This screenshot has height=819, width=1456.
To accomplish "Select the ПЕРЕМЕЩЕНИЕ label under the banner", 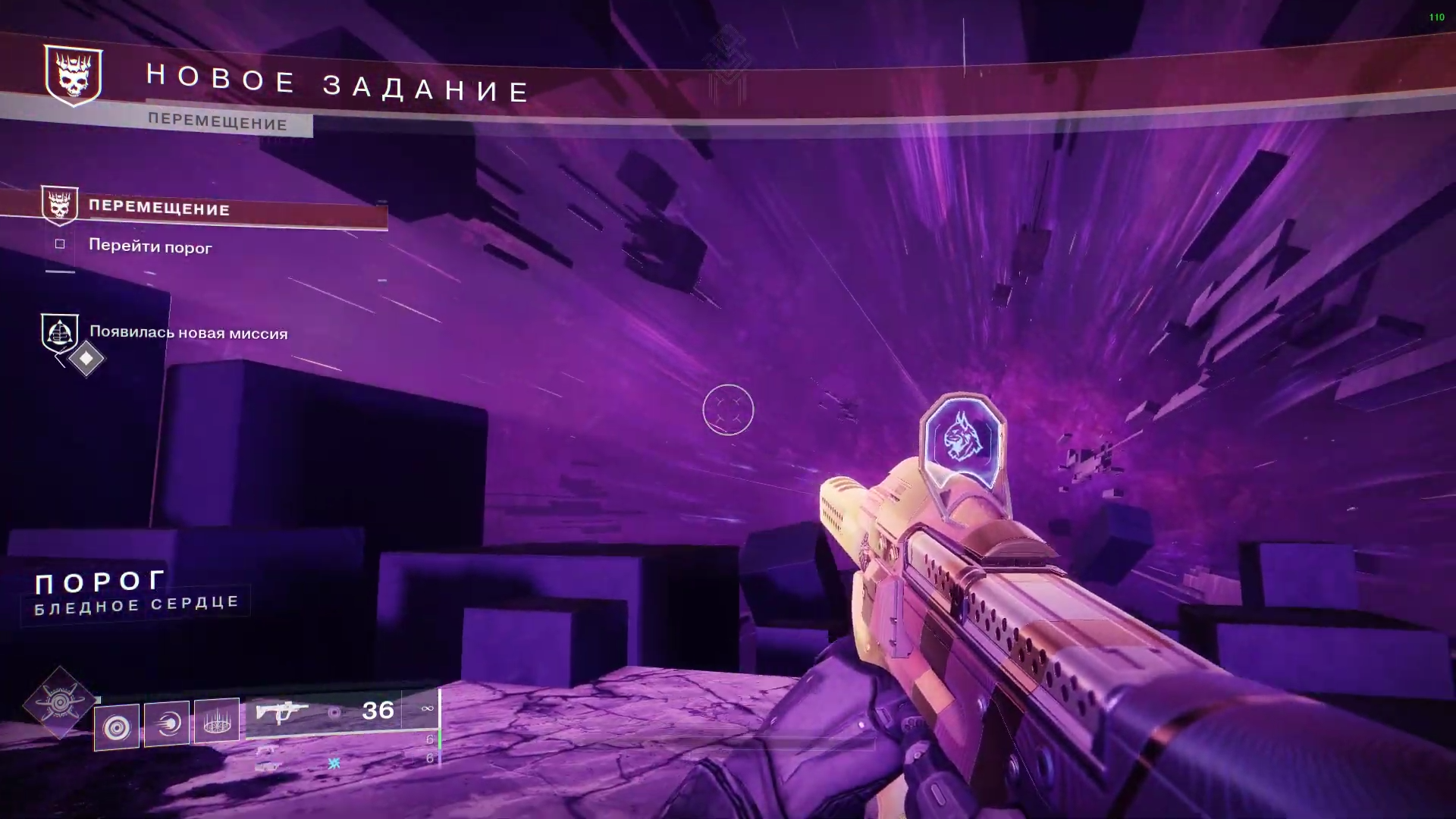I will tap(218, 123).
